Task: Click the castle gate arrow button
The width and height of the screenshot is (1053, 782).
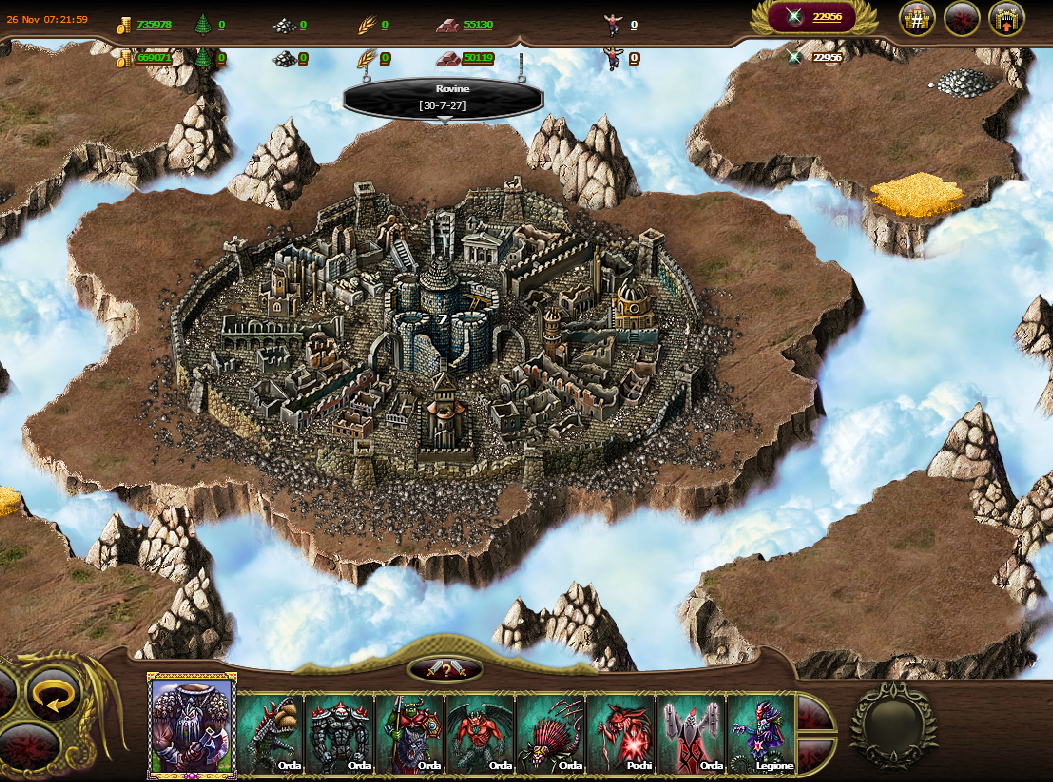Action: pos(1006,18)
